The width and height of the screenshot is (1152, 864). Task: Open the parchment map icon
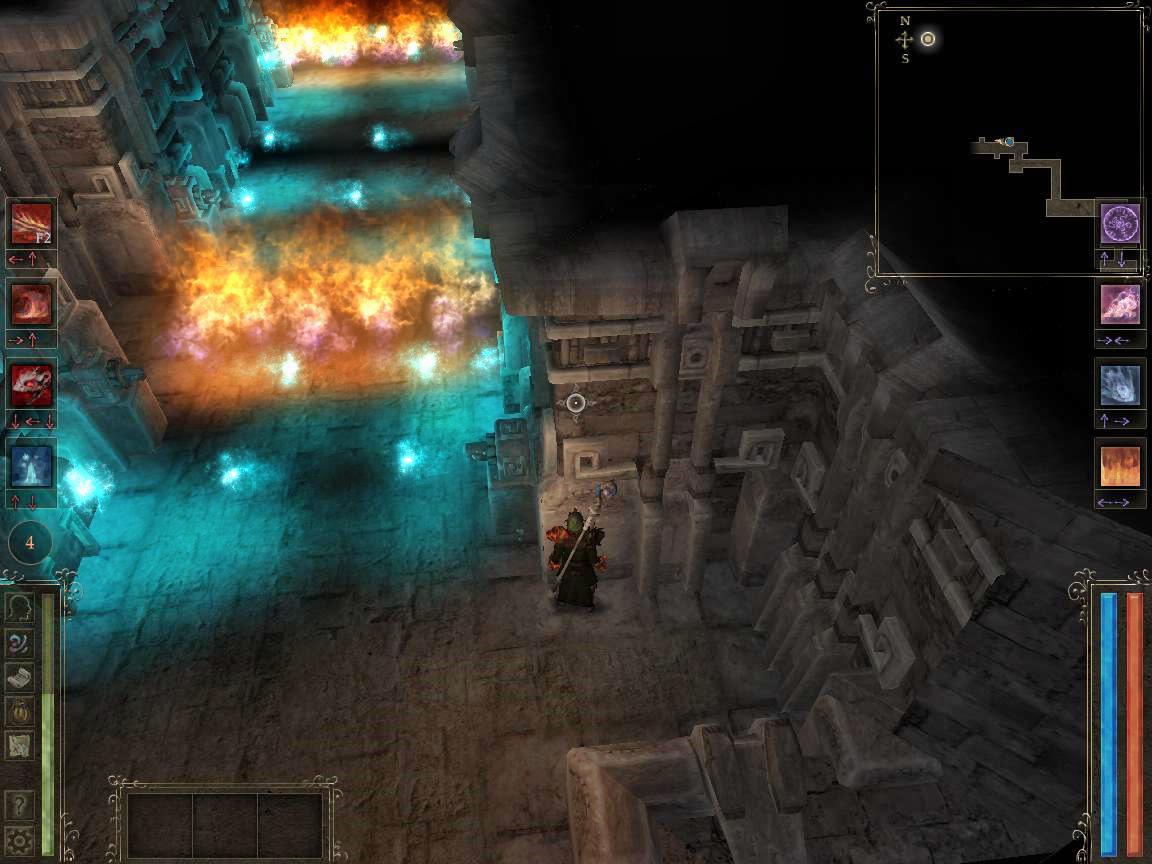pyautogui.click(x=19, y=744)
